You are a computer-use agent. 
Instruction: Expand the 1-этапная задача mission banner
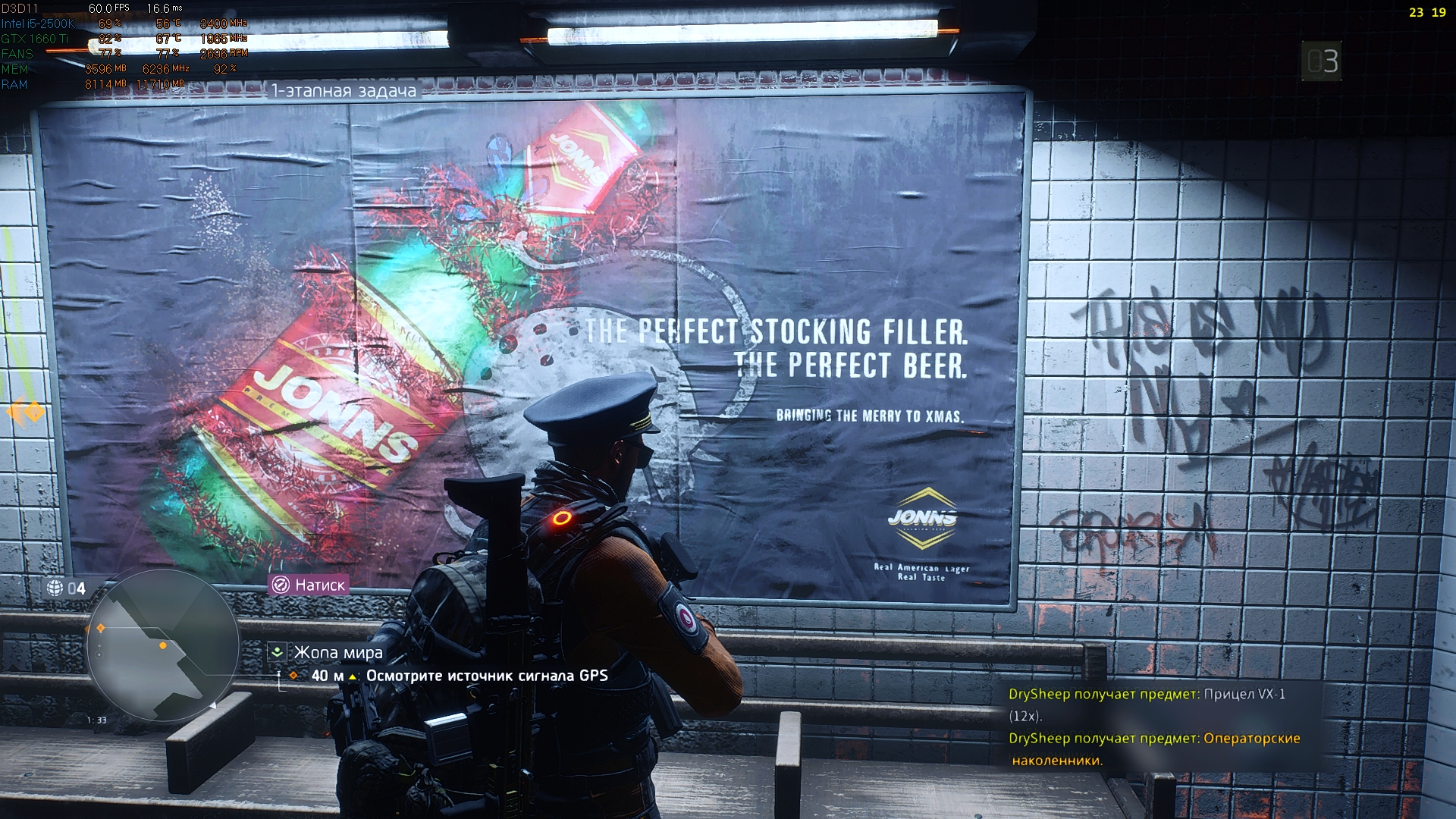tap(342, 90)
